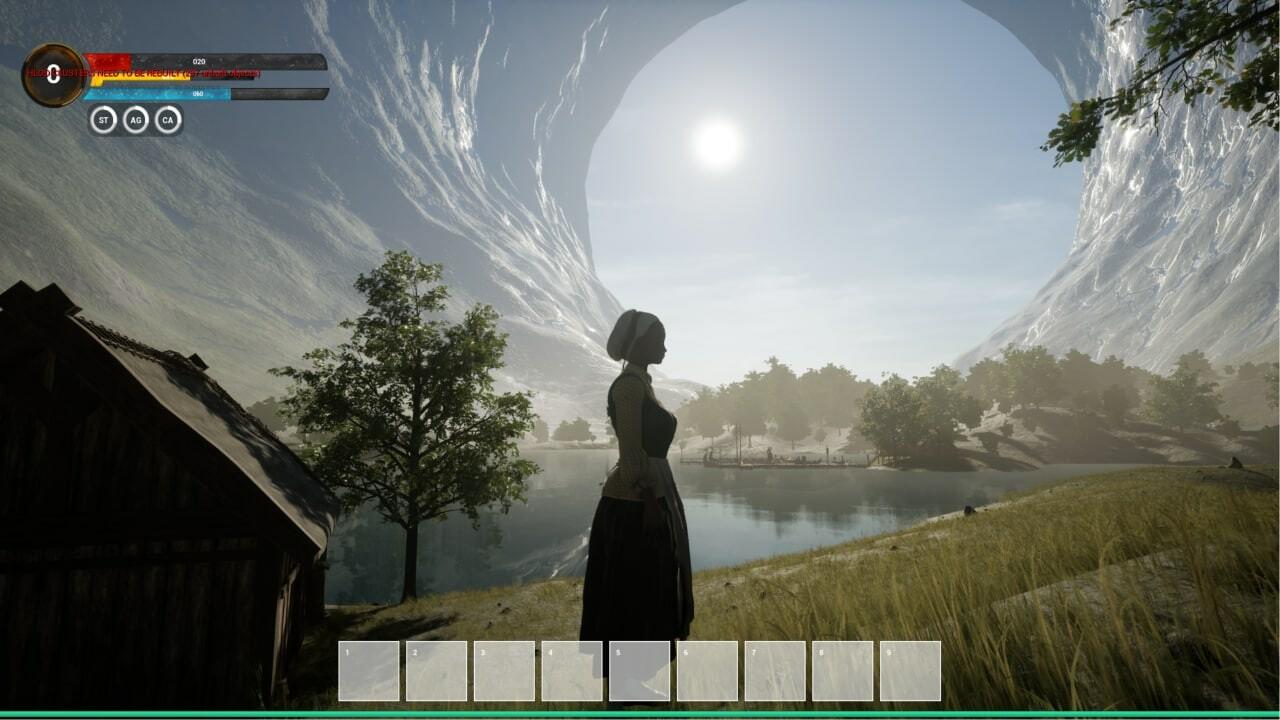Click hotbar slot numbered 8
The width and height of the screenshot is (1280, 720).
tap(842, 671)
